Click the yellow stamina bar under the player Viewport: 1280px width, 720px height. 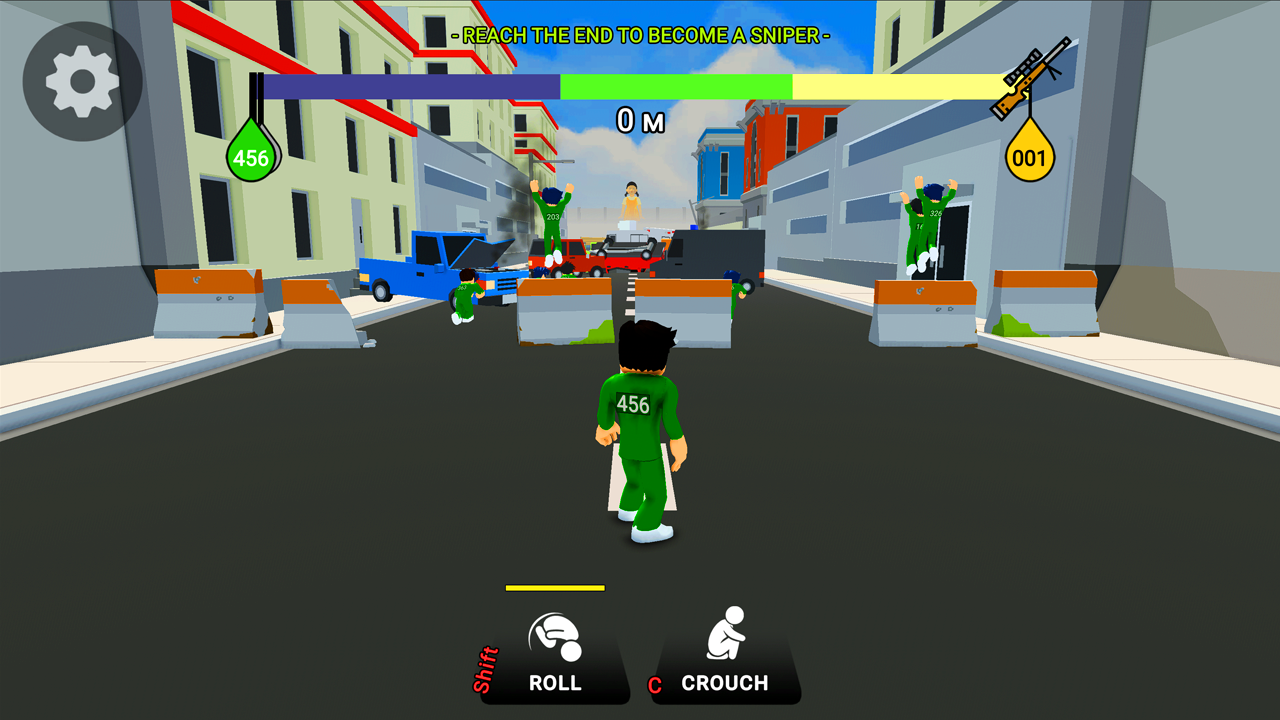click(554, 589)
